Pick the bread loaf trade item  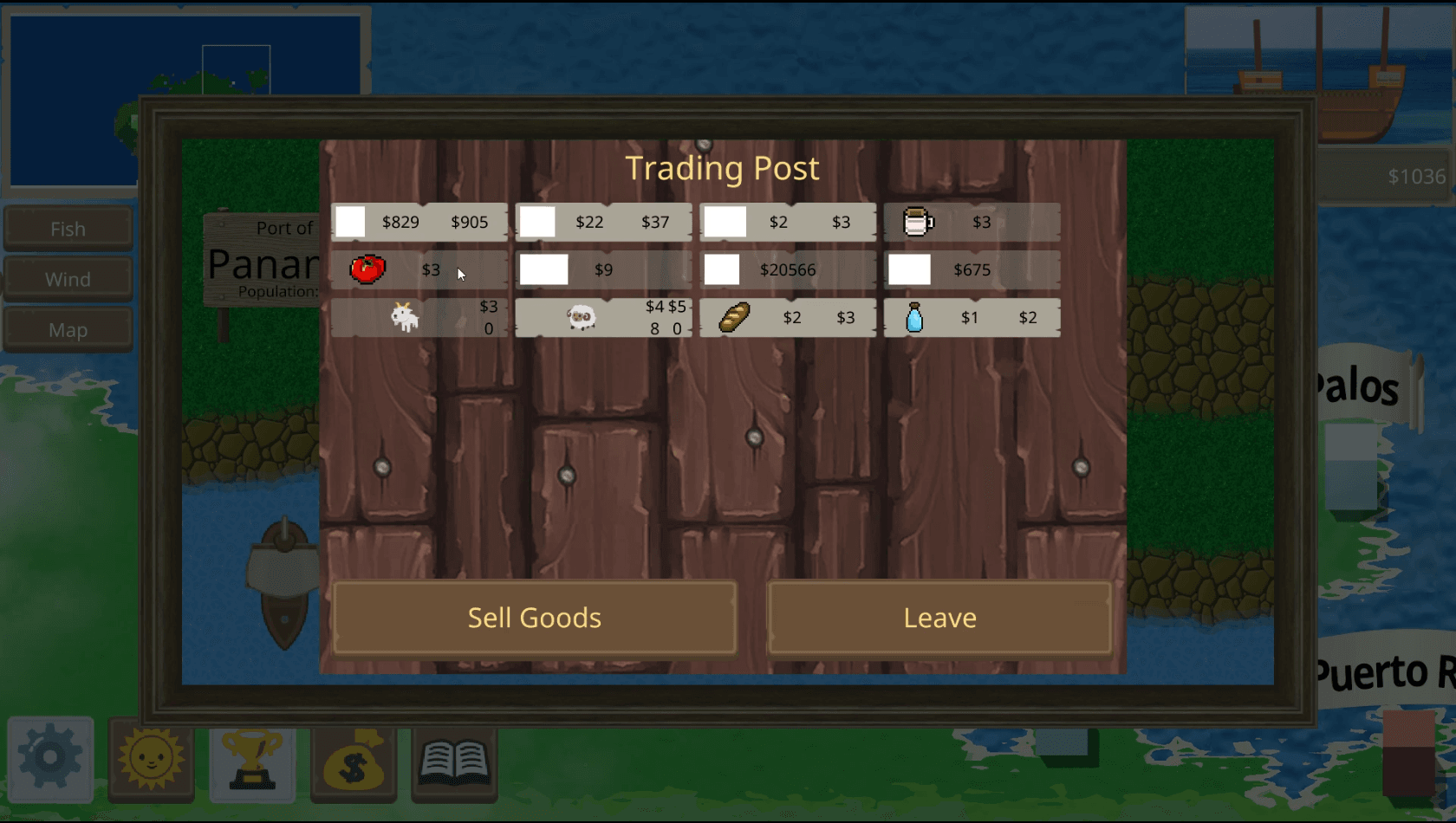[x=788, y=317]
